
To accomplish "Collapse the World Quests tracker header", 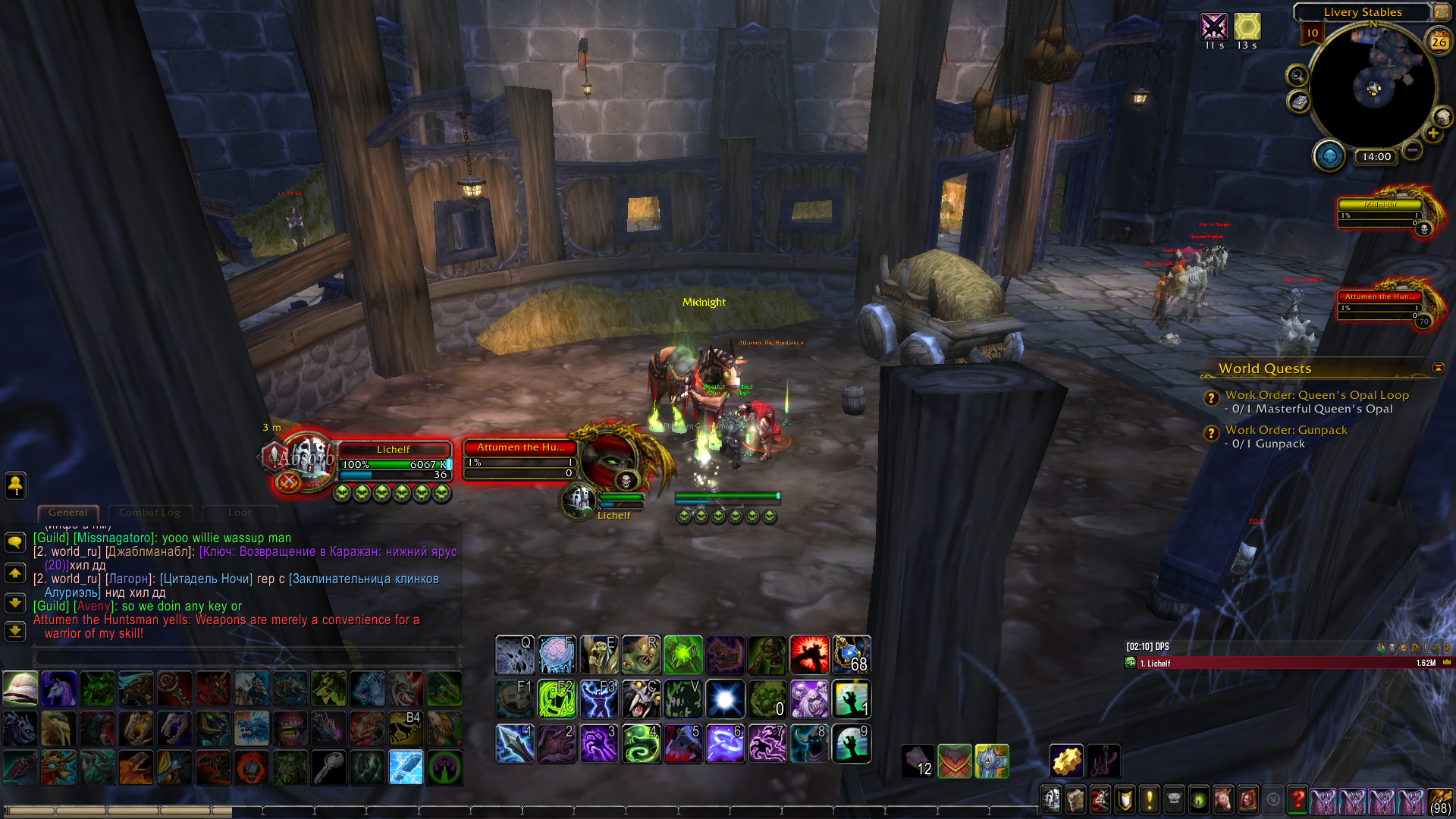I will tap(1439, 368).
